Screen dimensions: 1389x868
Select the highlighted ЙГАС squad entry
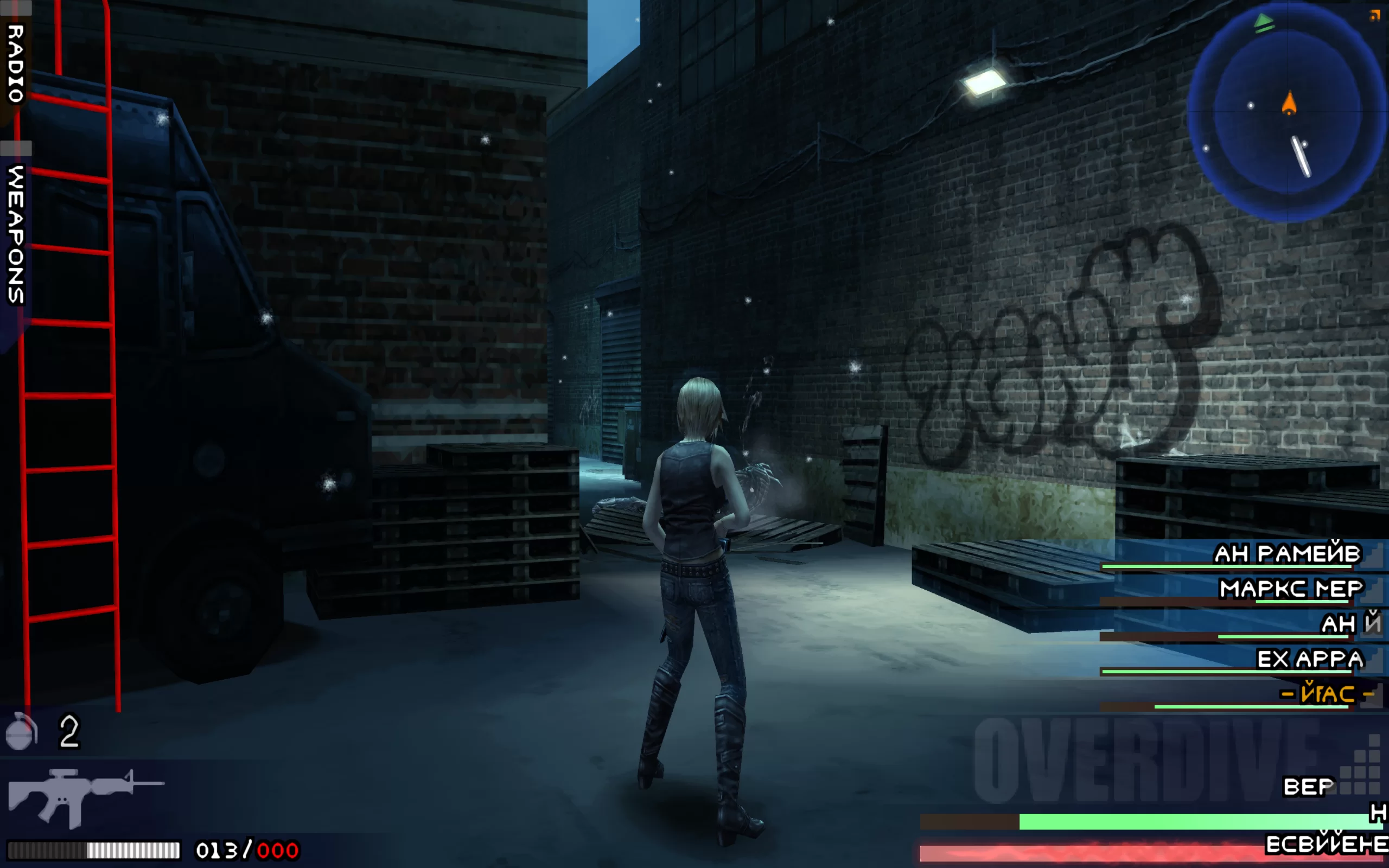pyautogui.click(x=1327, y=694)
